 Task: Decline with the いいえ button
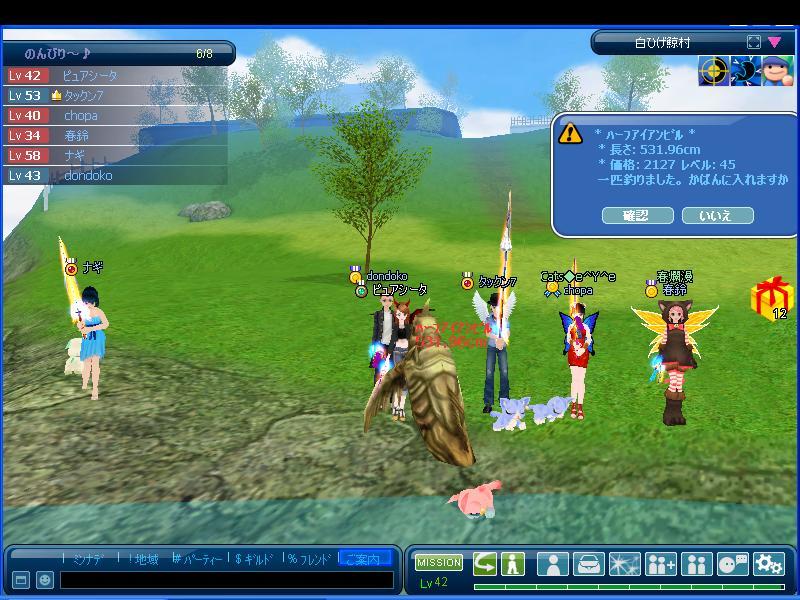click(717, 215)
